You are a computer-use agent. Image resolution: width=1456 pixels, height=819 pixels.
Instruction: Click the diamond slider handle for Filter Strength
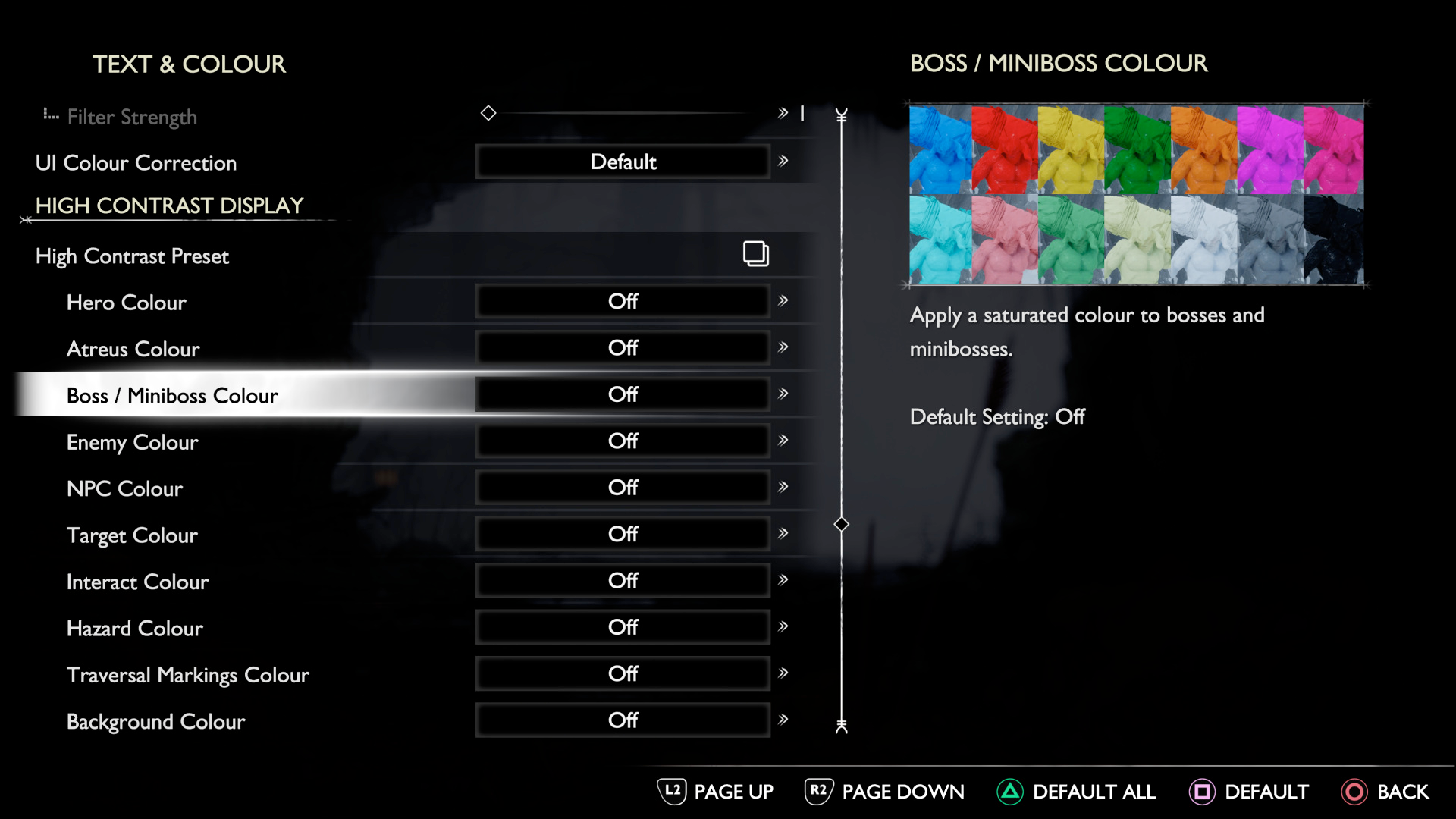488,112
